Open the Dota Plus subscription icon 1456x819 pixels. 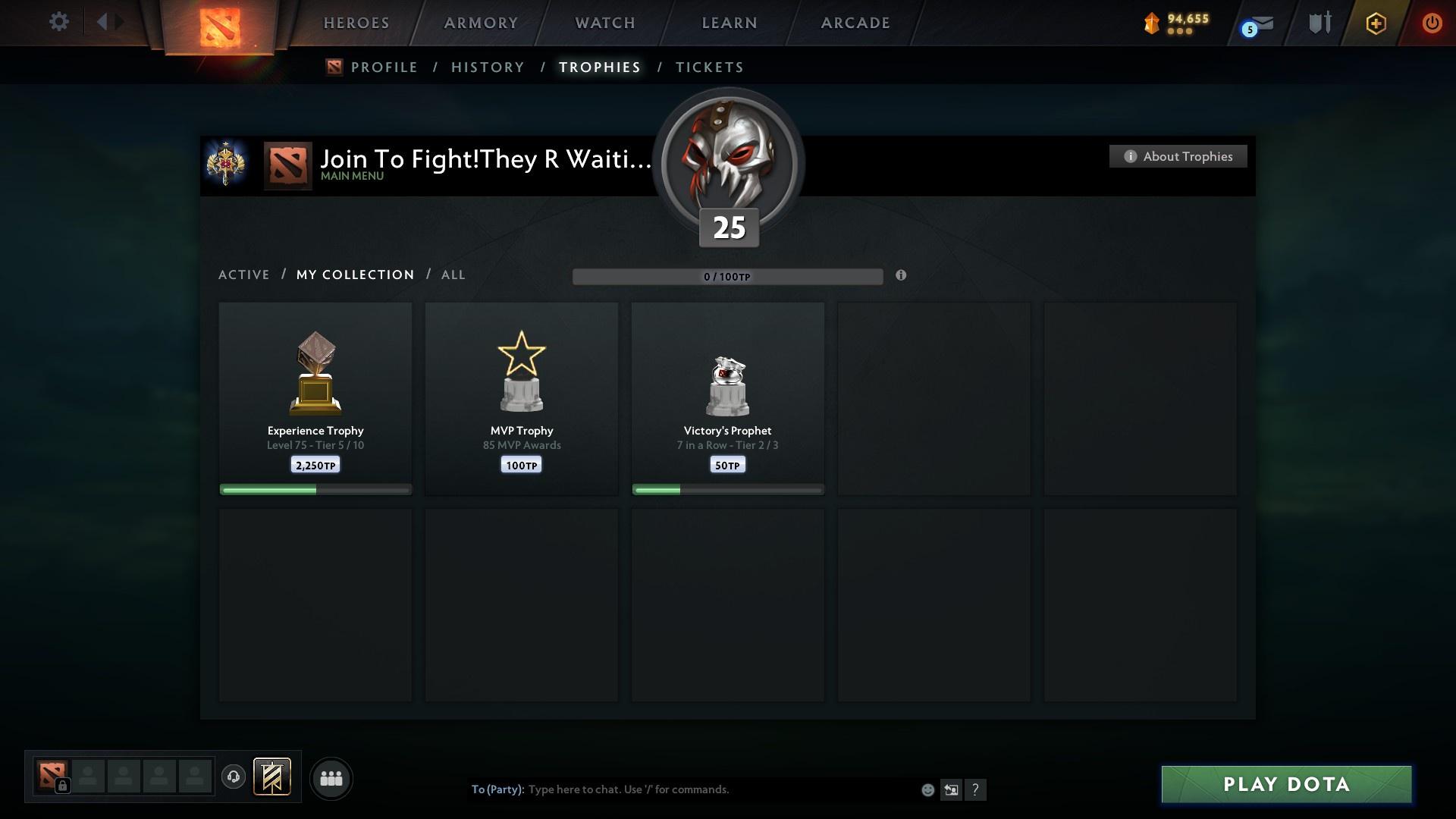click(1375, 24)
